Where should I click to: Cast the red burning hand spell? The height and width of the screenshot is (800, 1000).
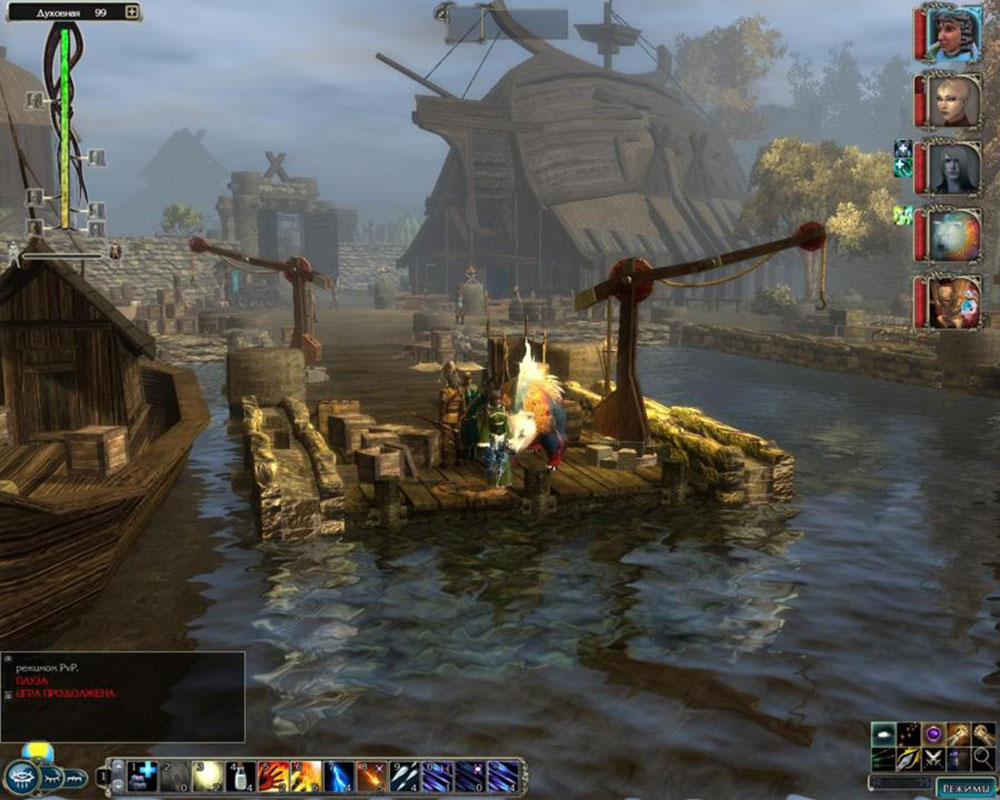[273, 776]
